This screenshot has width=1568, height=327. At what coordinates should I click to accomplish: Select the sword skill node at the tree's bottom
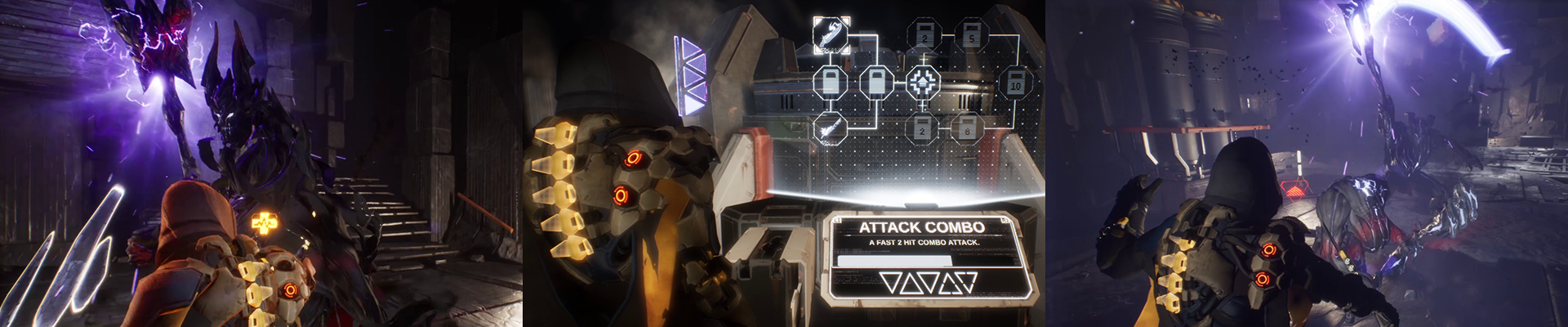[830, 128]
